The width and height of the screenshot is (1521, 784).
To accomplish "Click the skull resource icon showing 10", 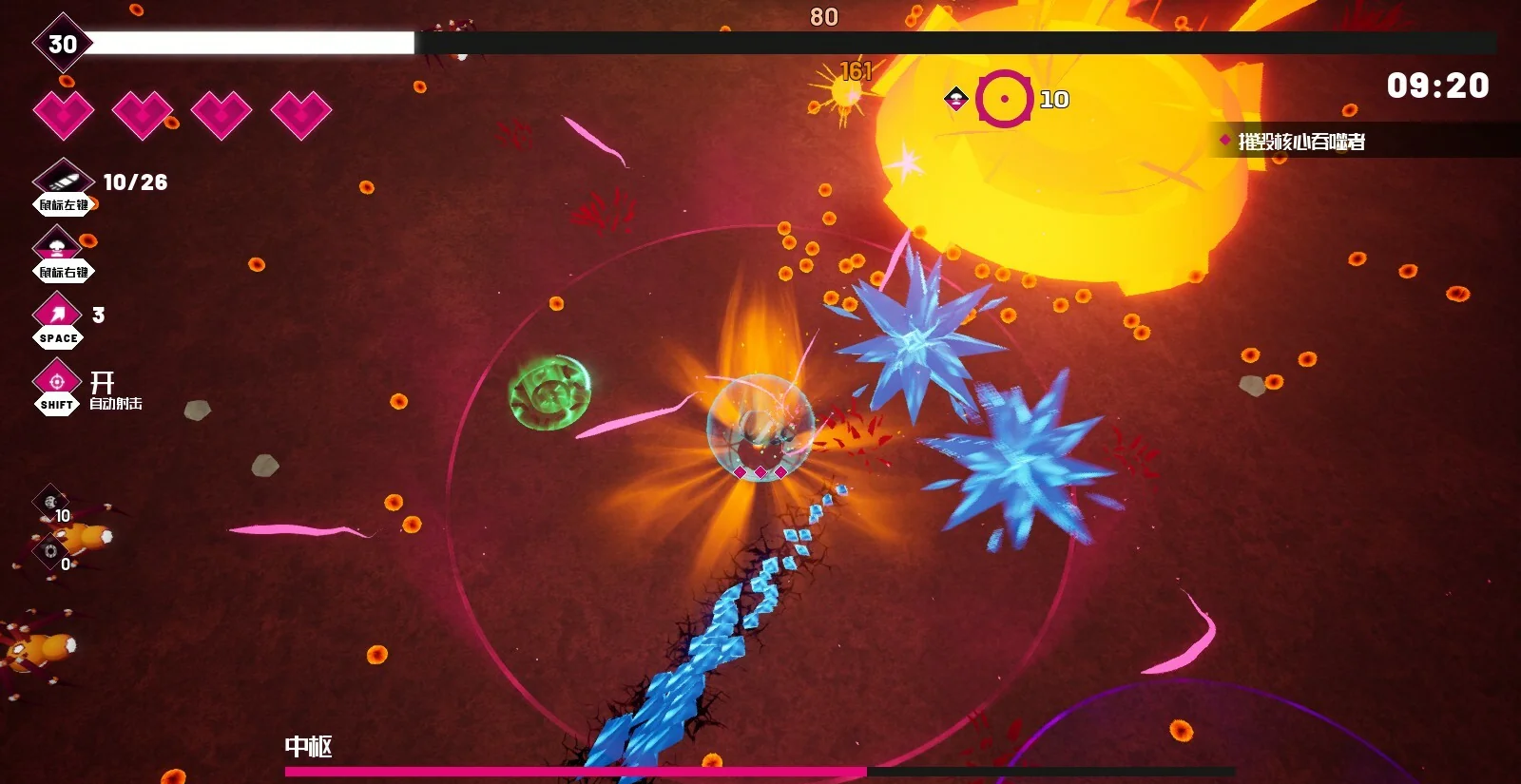I will (x=50, y=502).
